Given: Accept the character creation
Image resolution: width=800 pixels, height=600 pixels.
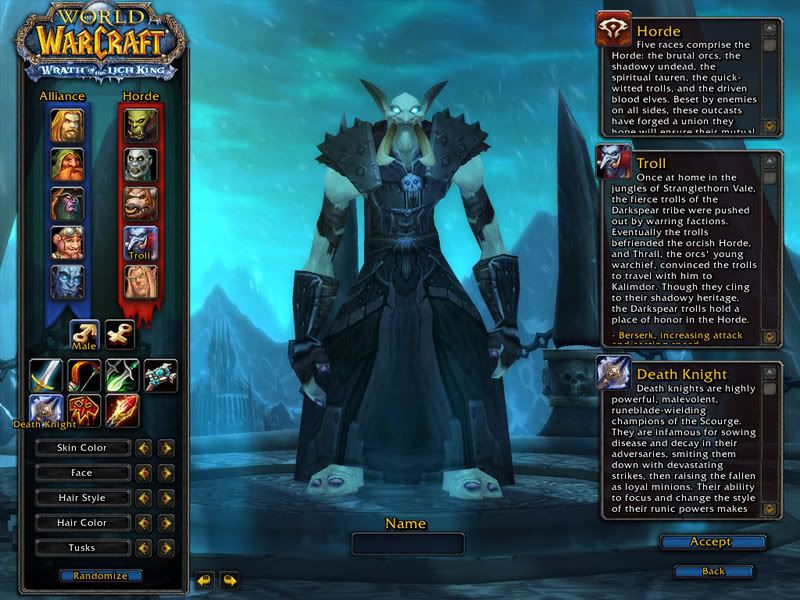Looking at the screenshot, I should coord(712,542).
